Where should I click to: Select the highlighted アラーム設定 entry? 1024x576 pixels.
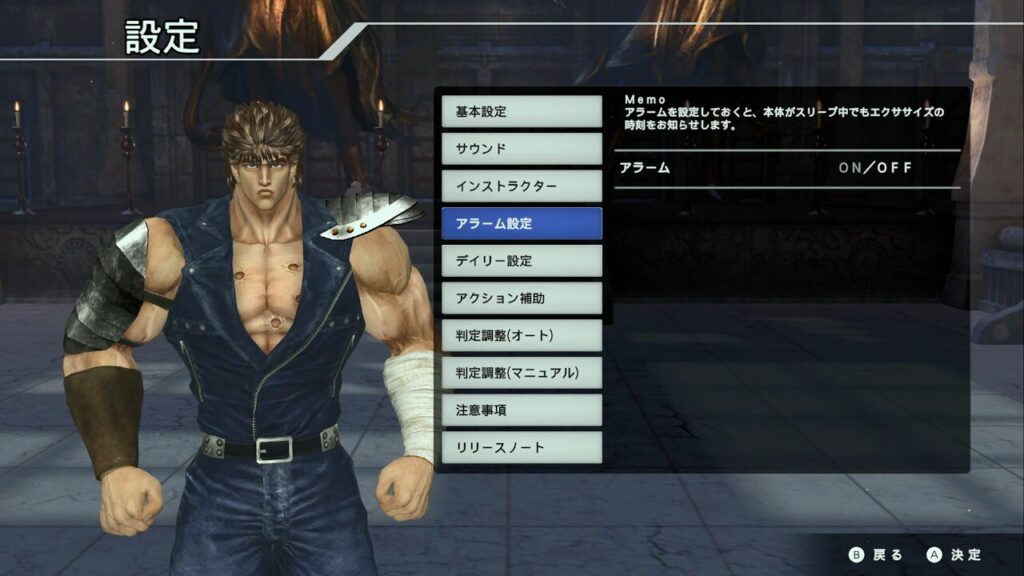tap(521, 223)
